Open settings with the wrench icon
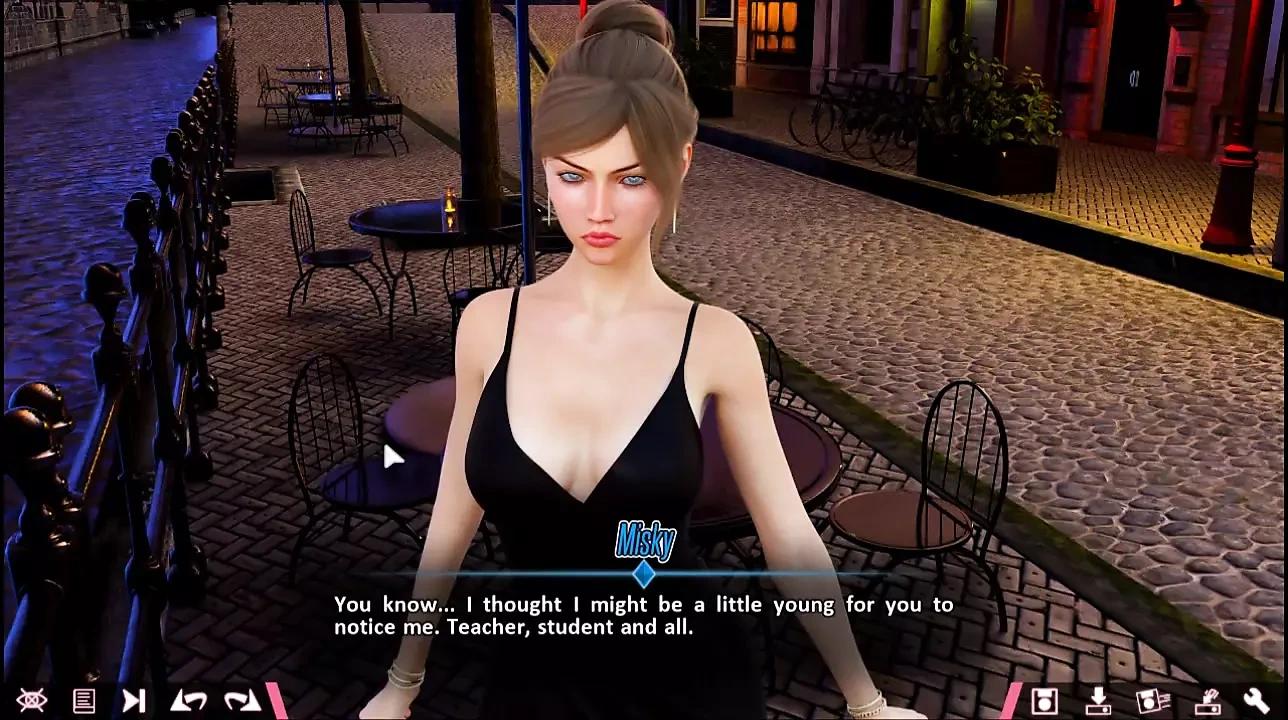Image resolution: width=1288 pixels, height=720 pixels. point(1257,701)
